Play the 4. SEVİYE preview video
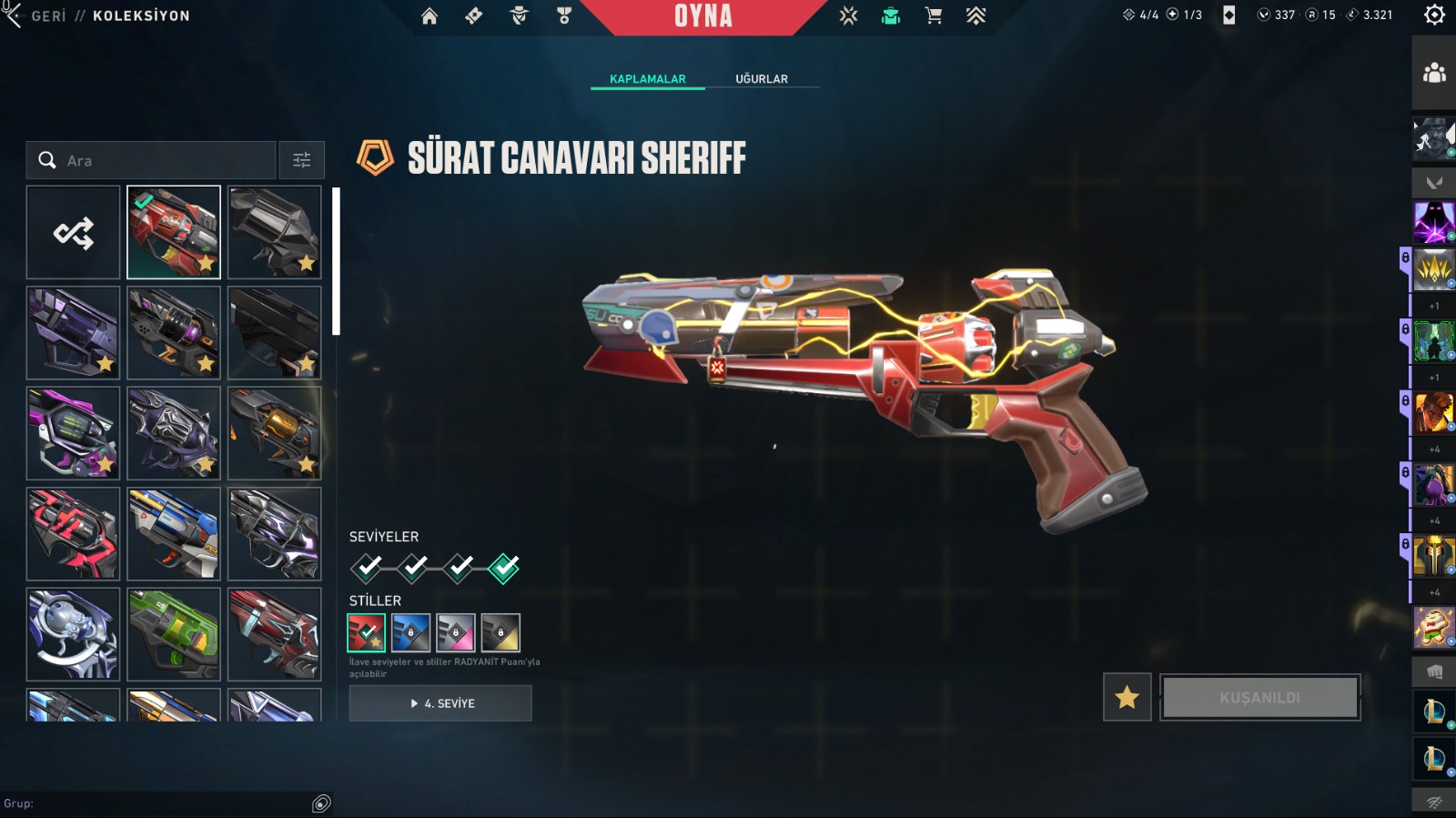The image size is (1456, 818). [x=440, y=703]
